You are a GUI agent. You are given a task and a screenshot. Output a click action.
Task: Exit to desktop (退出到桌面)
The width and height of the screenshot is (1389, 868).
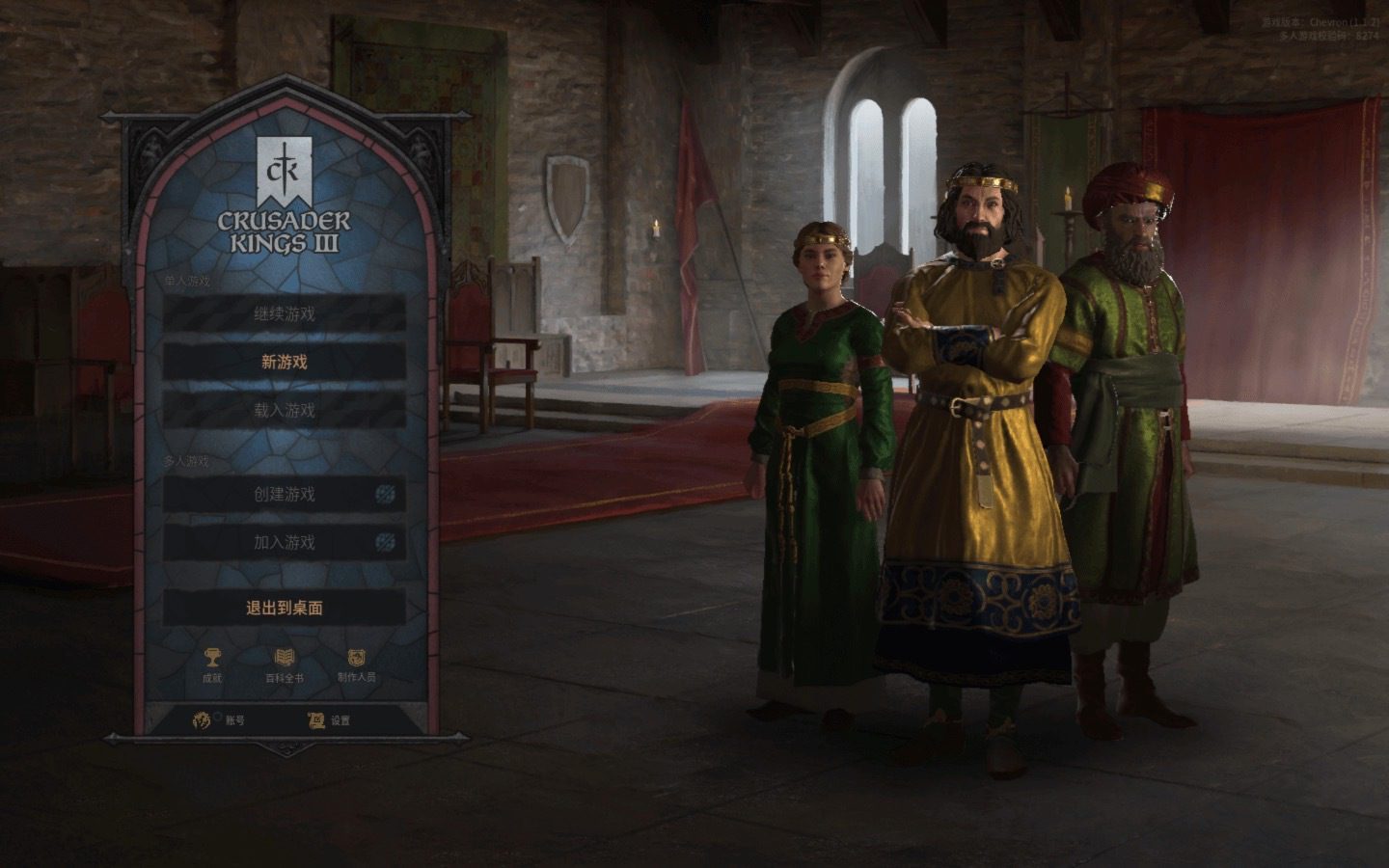click(284, 609)
